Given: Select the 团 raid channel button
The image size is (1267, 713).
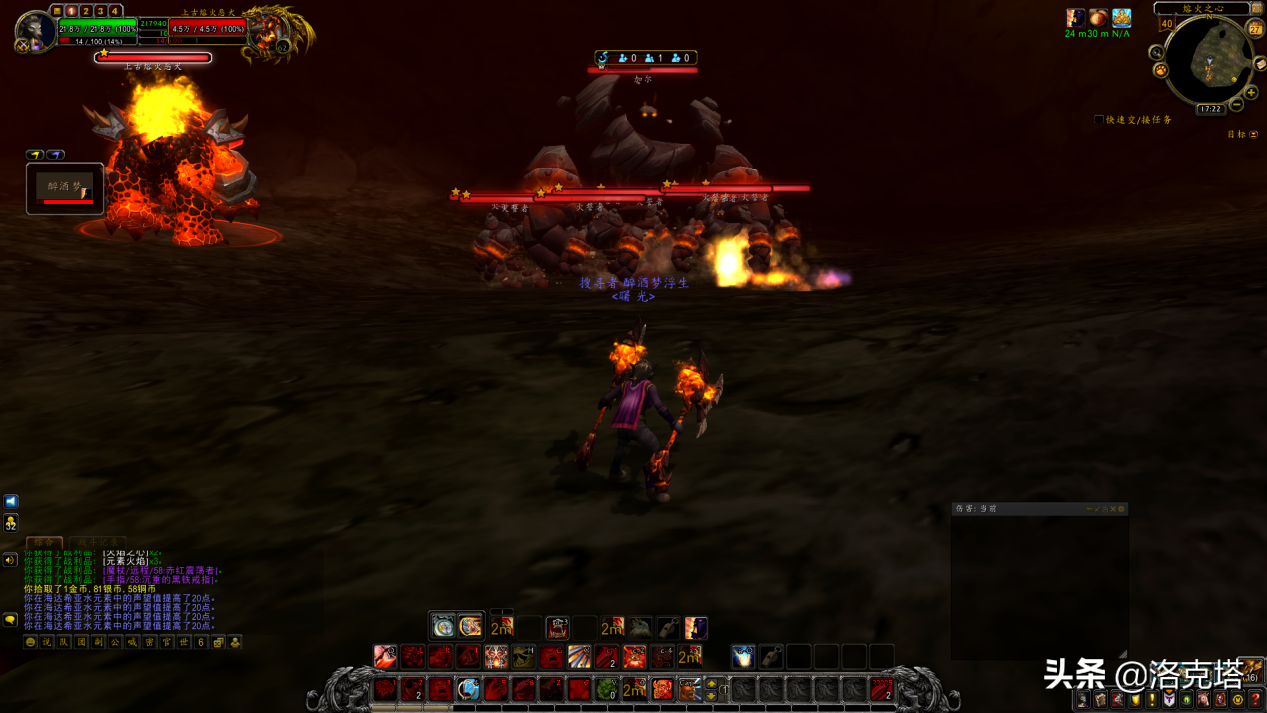Looking at the screenshot, I should (82, 642).
